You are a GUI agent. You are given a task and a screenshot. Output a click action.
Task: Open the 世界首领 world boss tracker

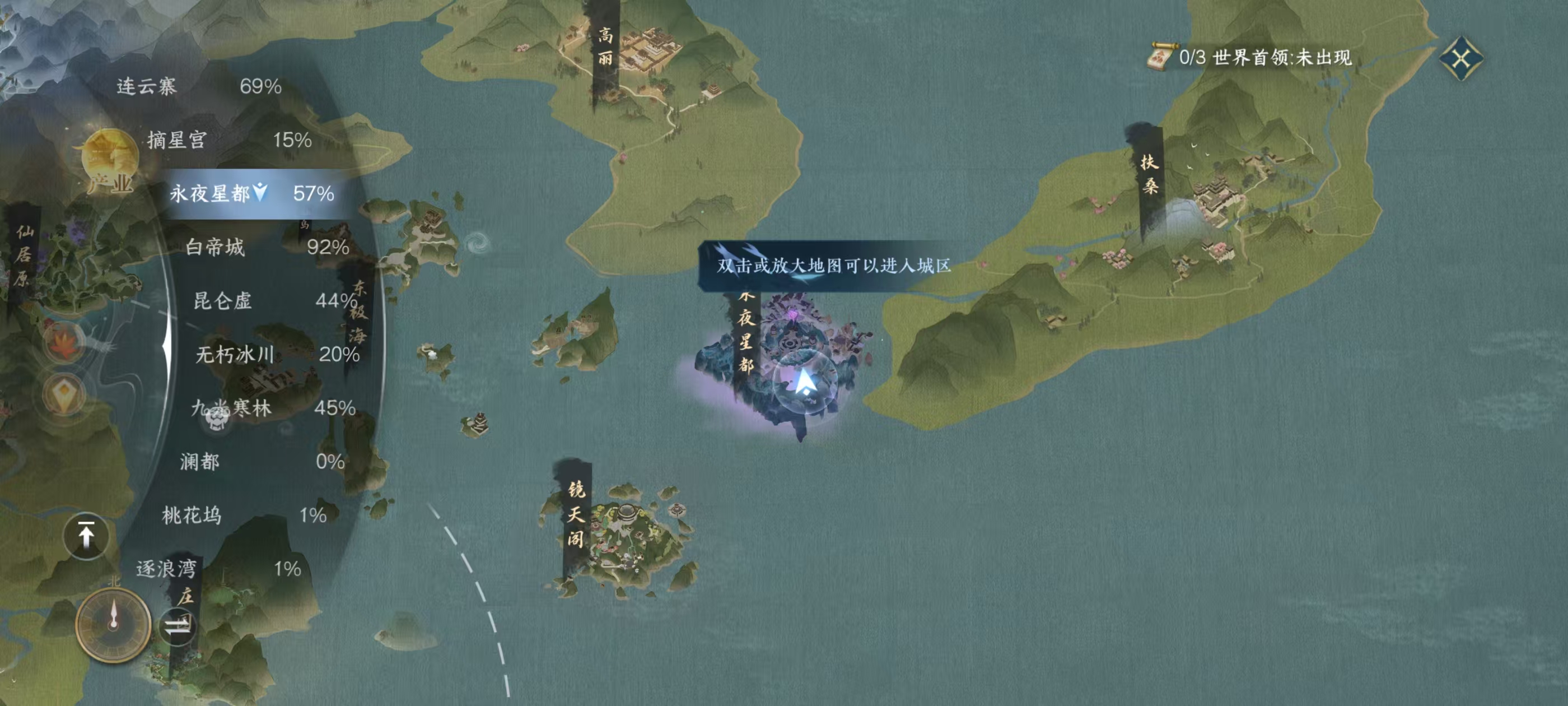tap(1254, 58)
